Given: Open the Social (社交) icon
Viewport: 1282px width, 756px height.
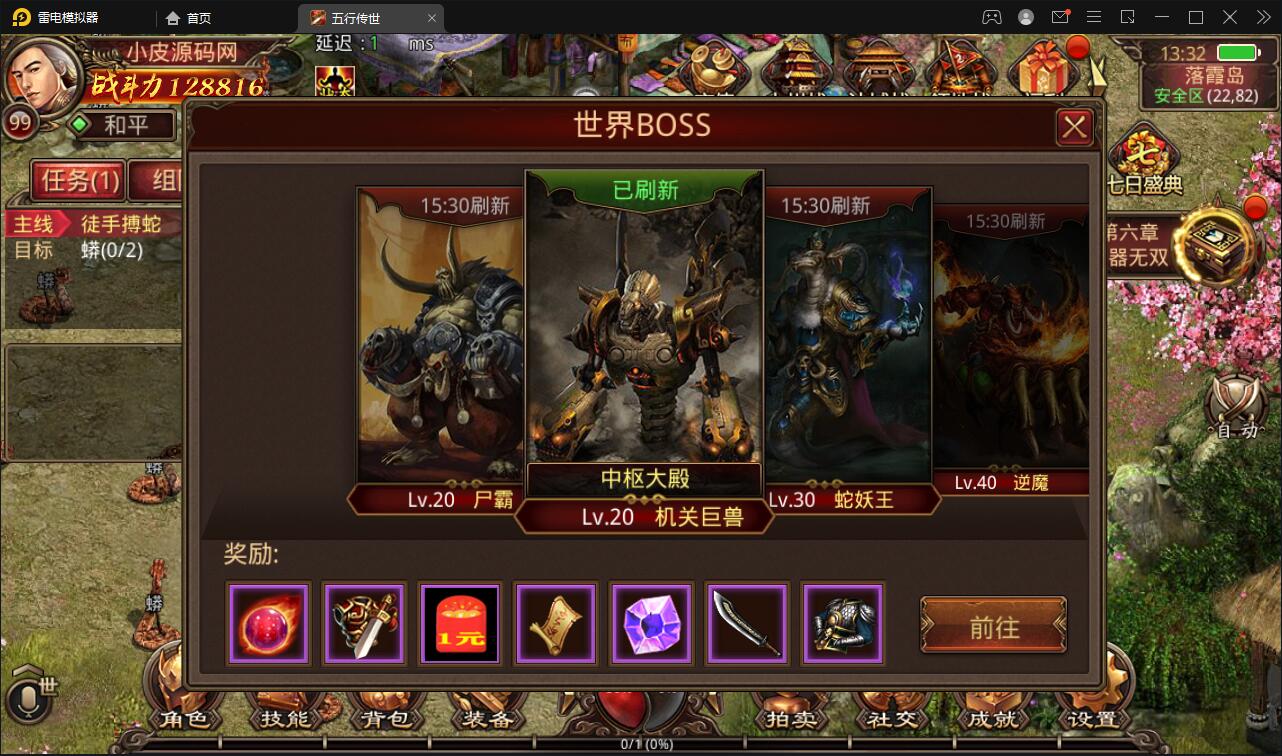Looking at the screenshot, I should pyautogui.click(x=891, y=717).
